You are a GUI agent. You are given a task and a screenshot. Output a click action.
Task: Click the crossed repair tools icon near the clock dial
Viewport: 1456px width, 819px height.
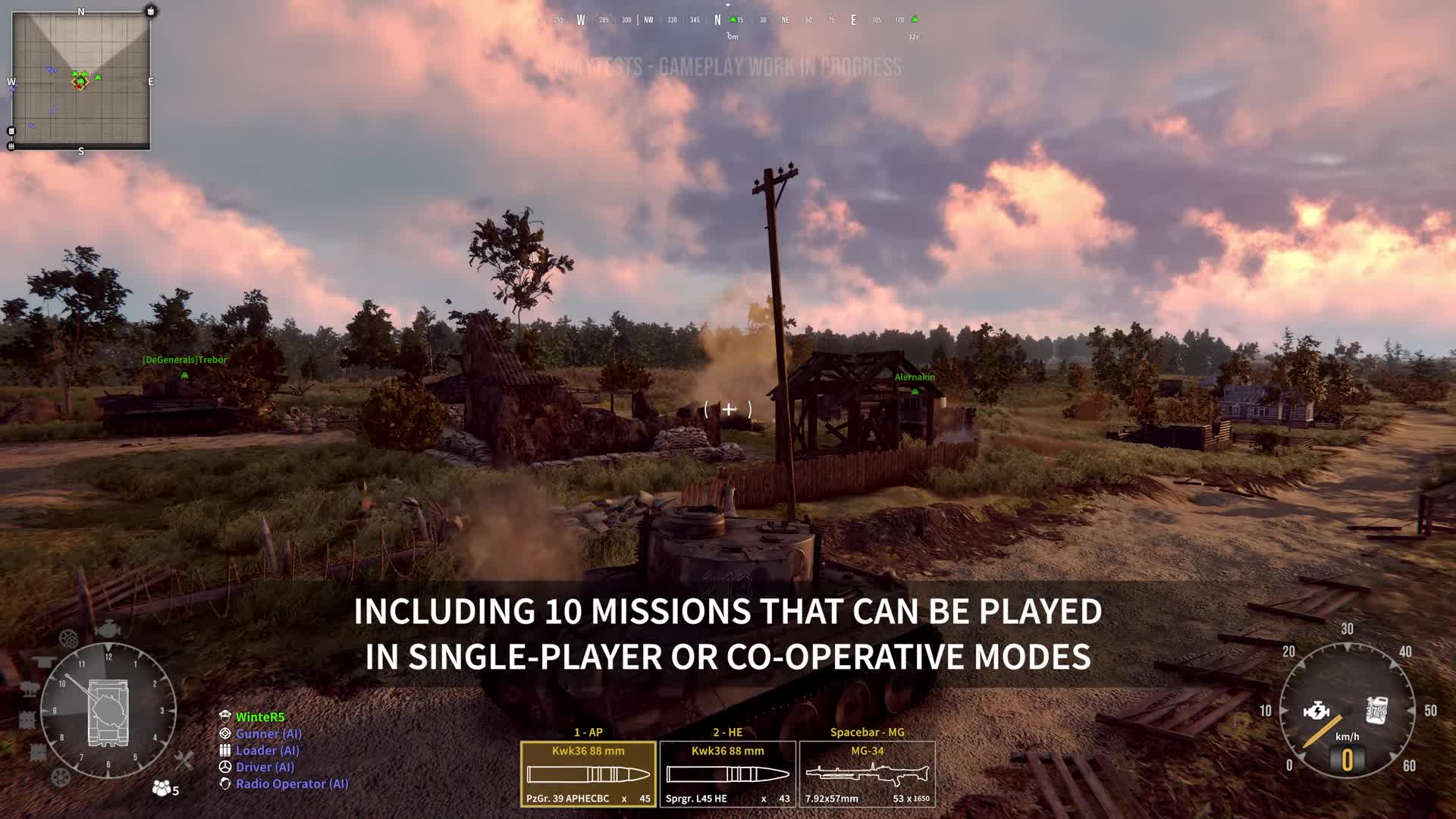185,761
